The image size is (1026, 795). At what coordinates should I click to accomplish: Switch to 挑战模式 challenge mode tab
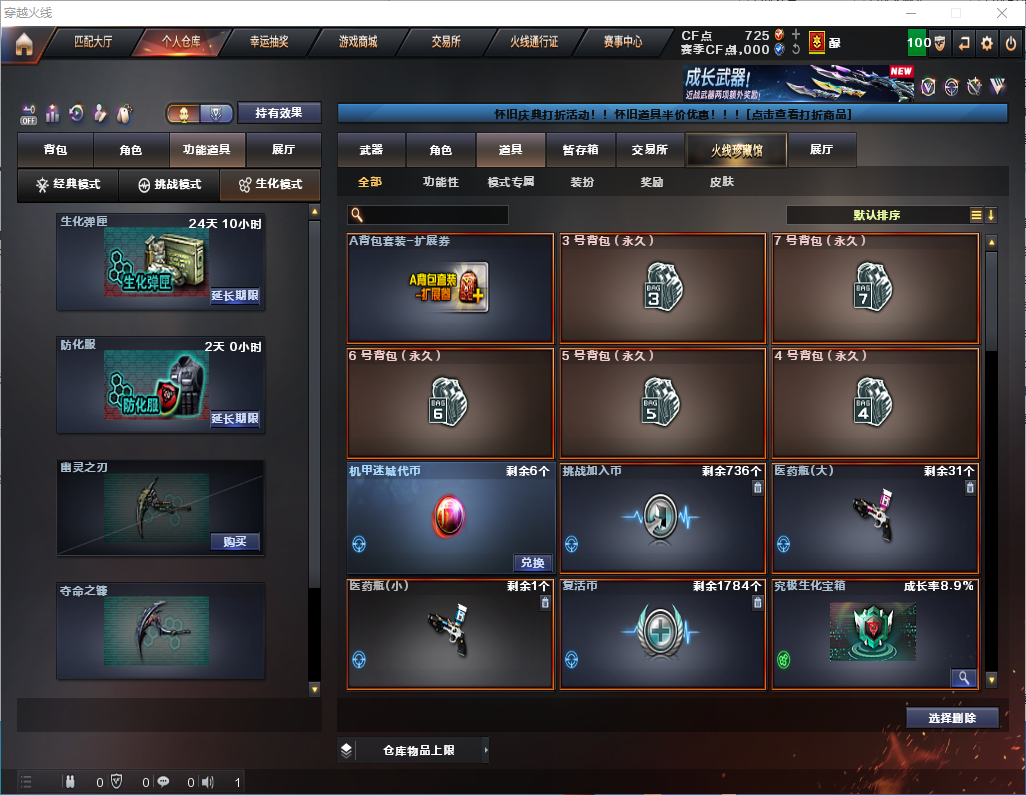click(169, 184)
